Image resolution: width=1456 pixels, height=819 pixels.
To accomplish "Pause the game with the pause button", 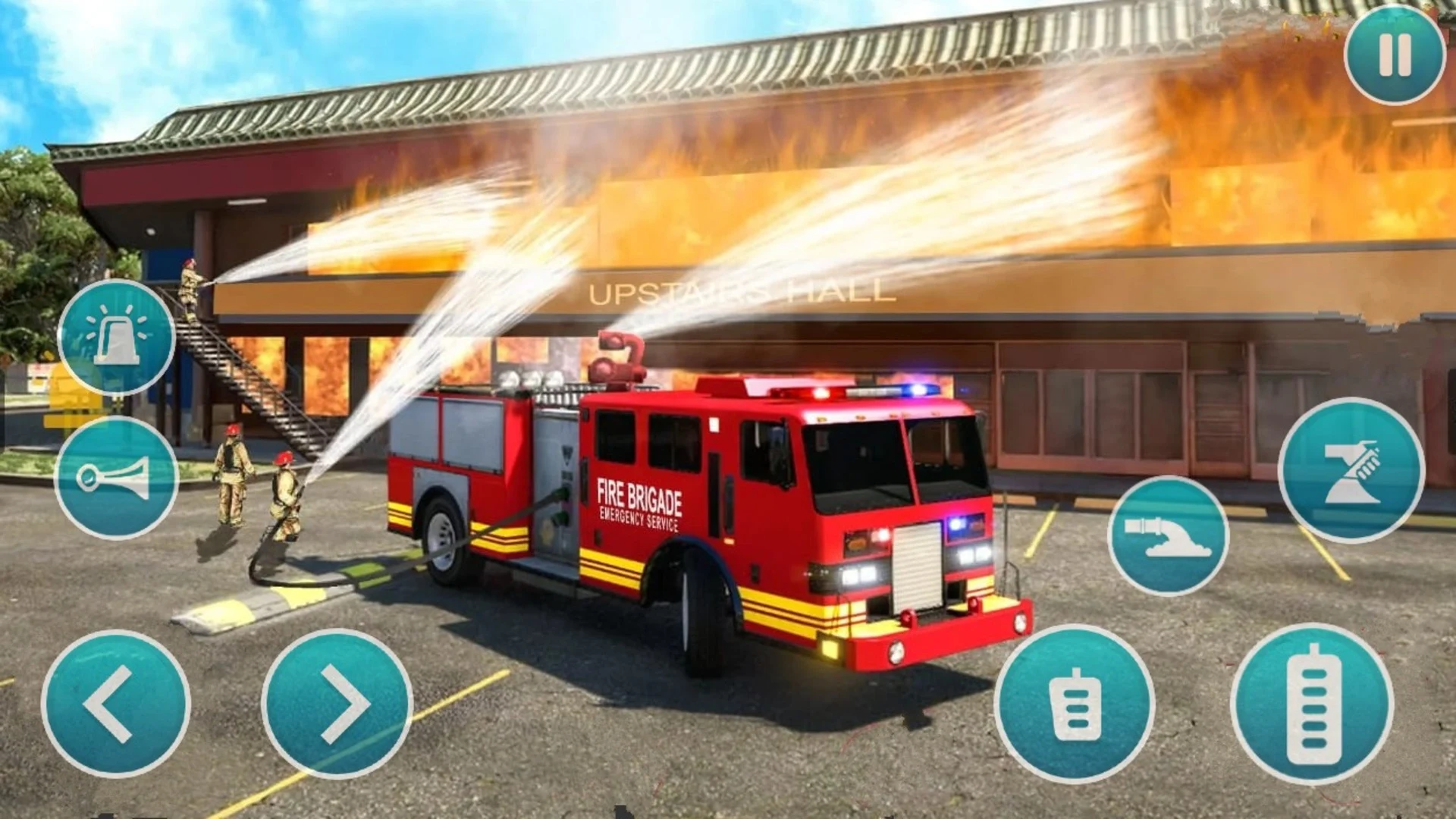I will [x=1395, y=55].
